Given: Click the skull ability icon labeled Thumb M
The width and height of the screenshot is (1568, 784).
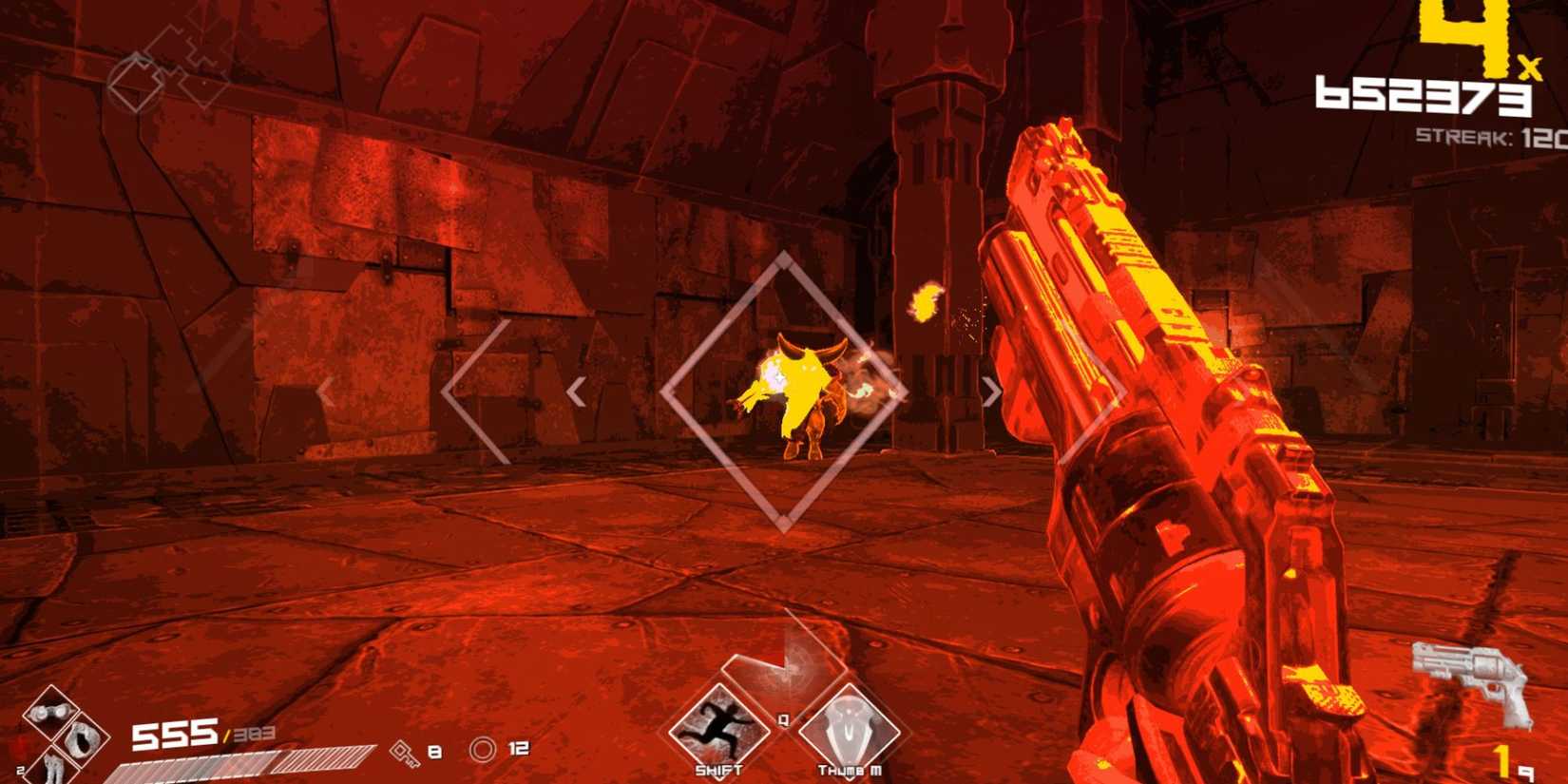Looking at the screenshot, I should (850, 731).
